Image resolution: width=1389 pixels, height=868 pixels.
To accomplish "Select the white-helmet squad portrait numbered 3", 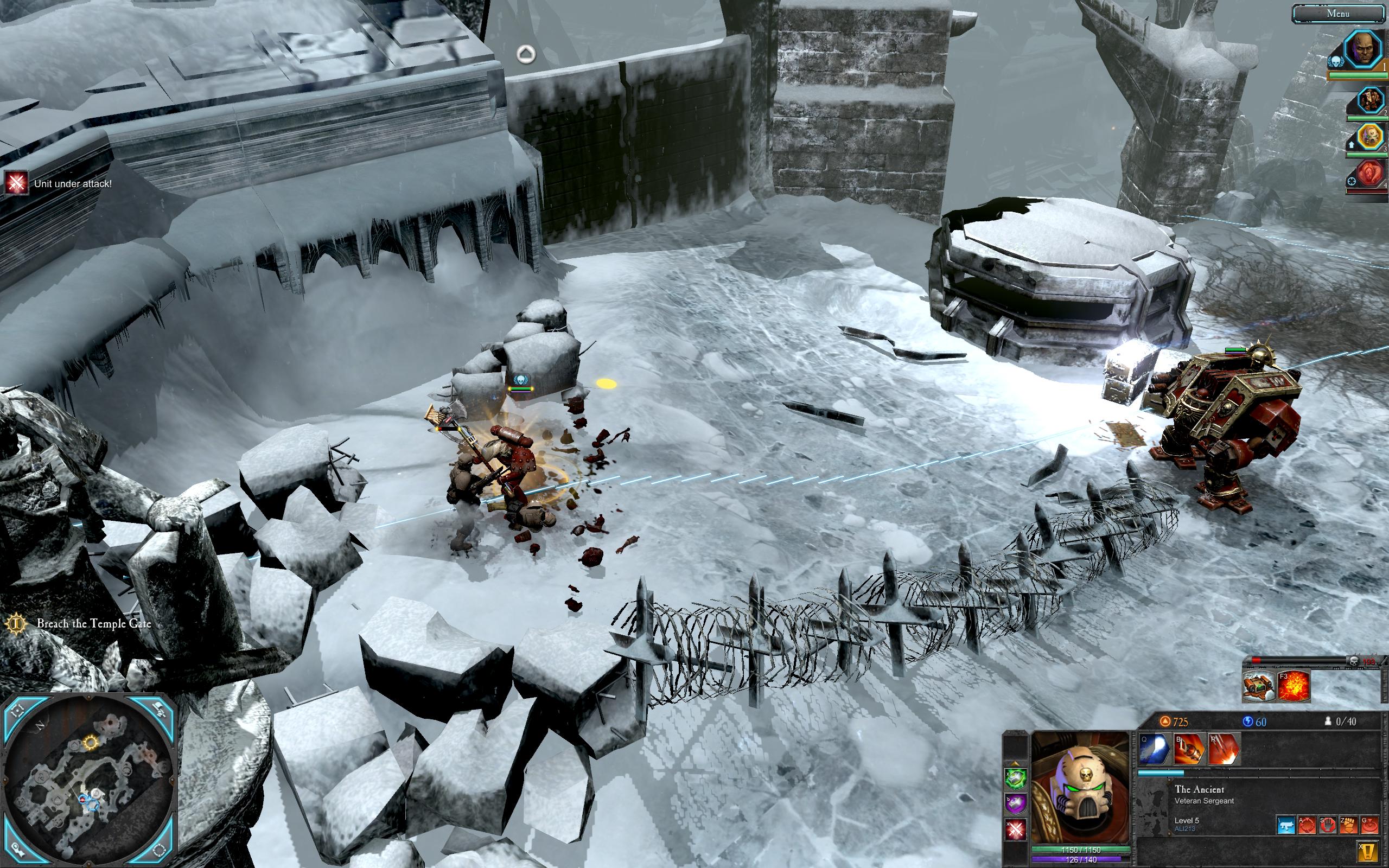I will point(1370,137).
